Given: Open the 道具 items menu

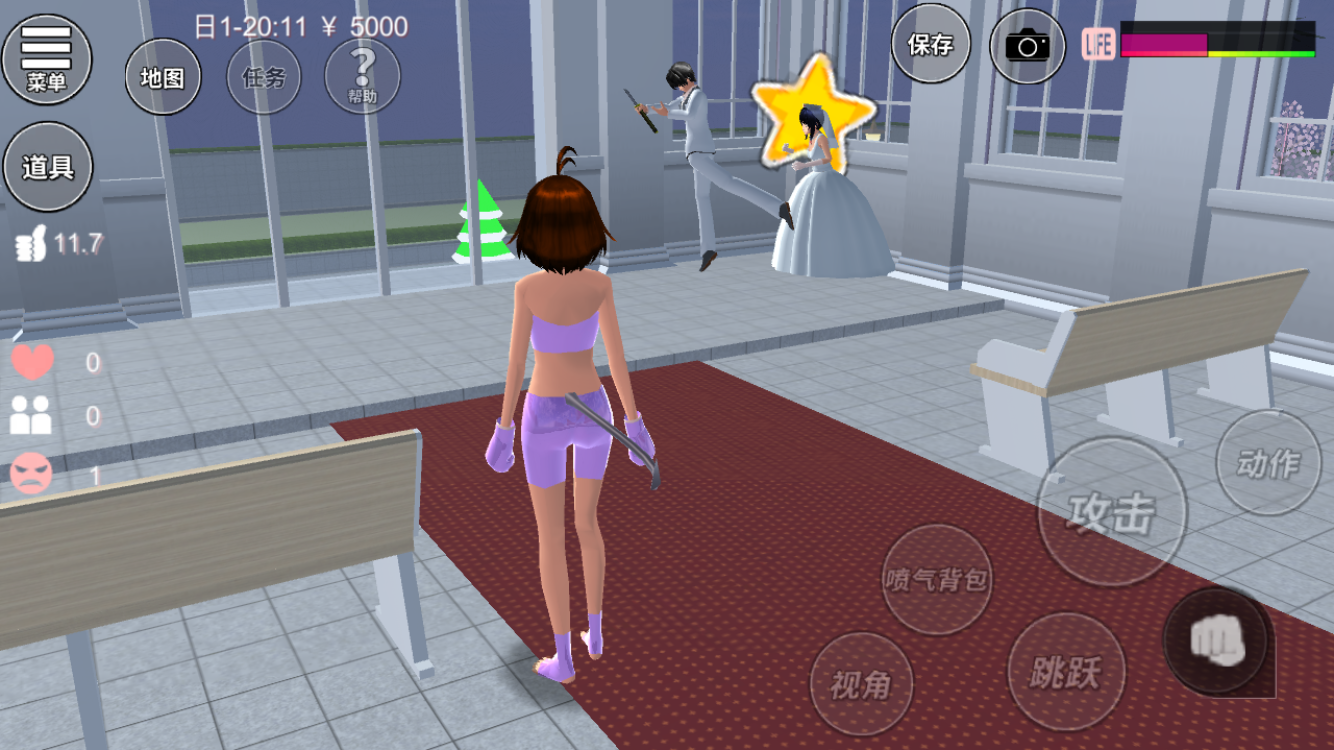Looking at the screenshot, I should 48,166.
